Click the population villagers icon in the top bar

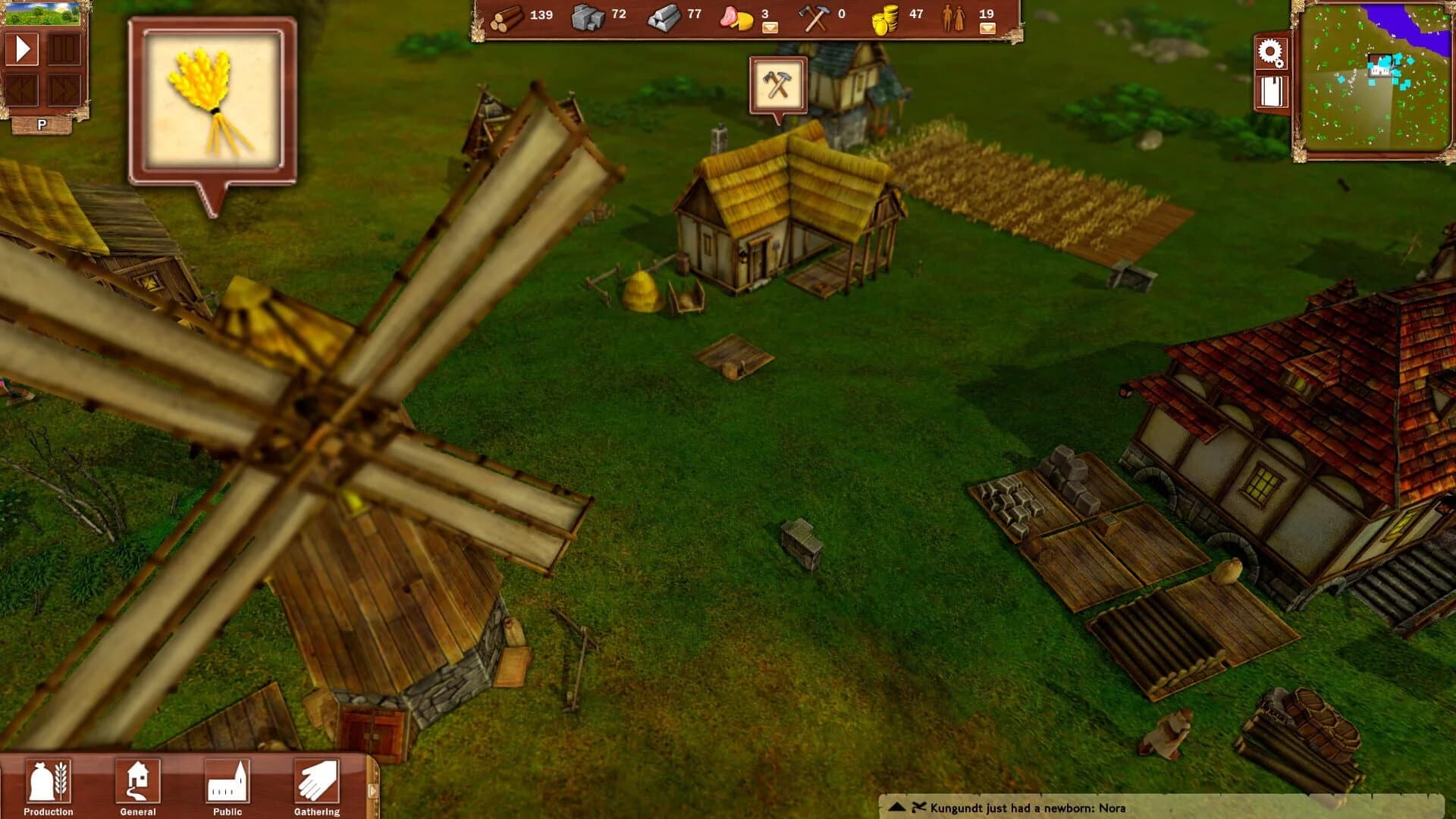(x=952, y=17)
